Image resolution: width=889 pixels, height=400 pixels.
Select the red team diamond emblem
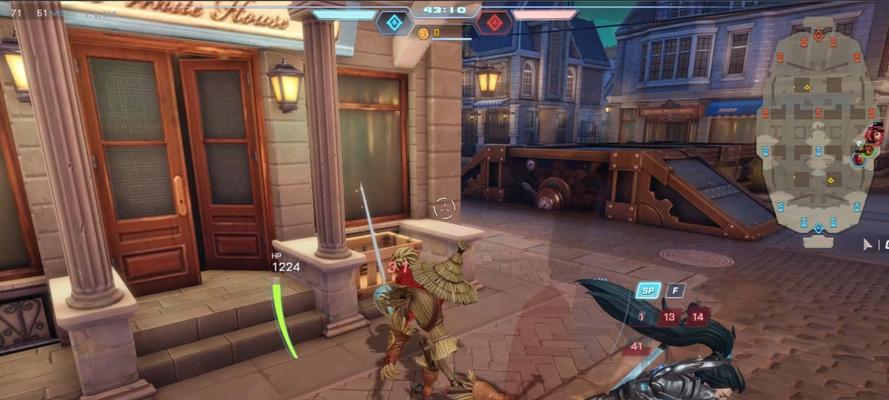(x=492, y=22)
